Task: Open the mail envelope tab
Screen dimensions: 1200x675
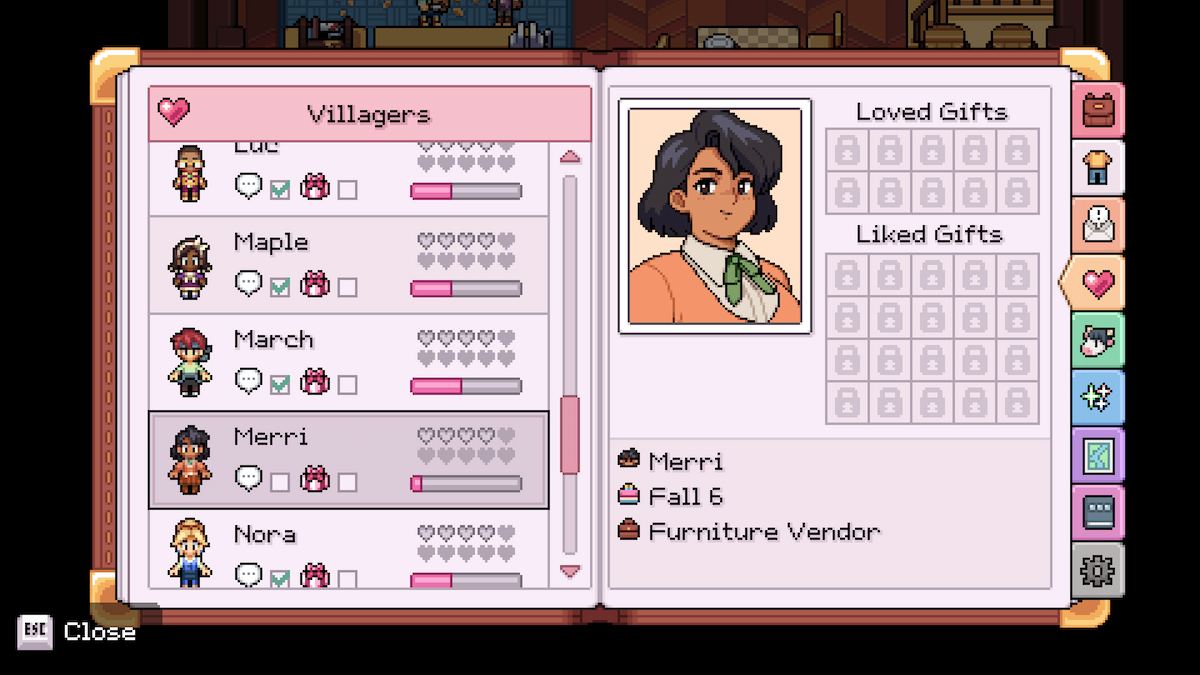Action: (1097, 225)
